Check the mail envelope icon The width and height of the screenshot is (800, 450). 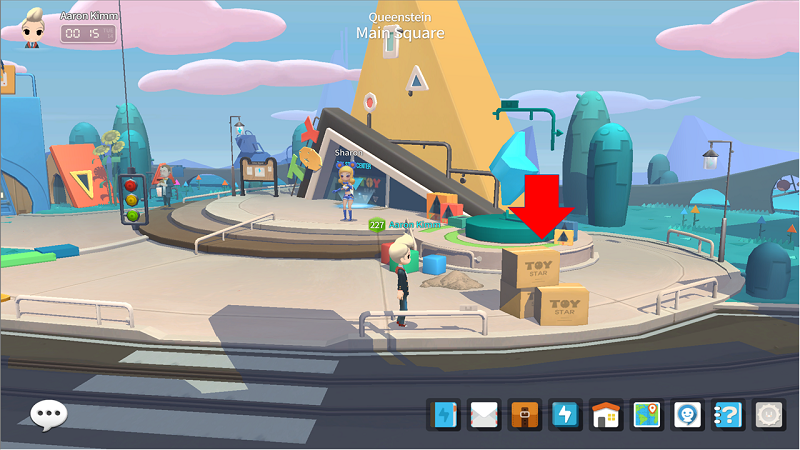pos(485,414)
